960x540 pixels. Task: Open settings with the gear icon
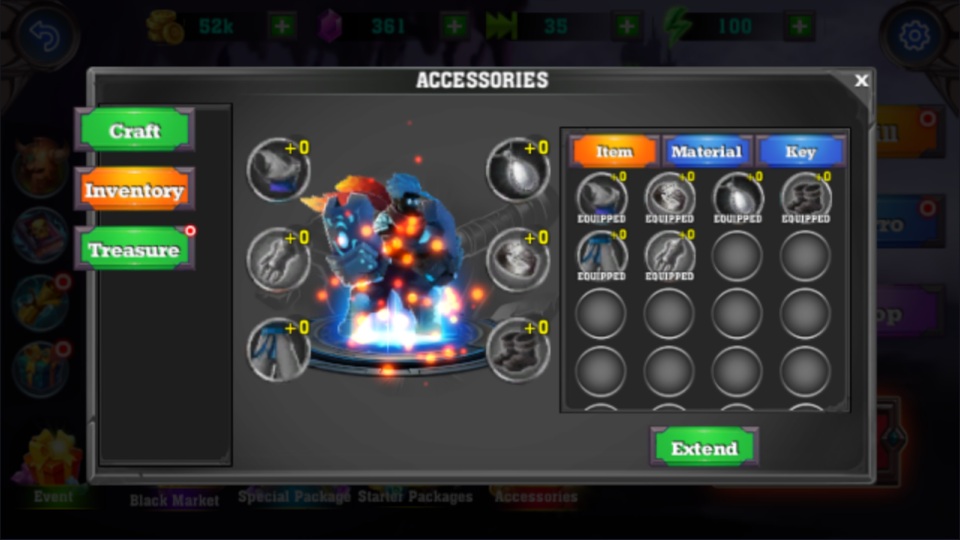913,38
